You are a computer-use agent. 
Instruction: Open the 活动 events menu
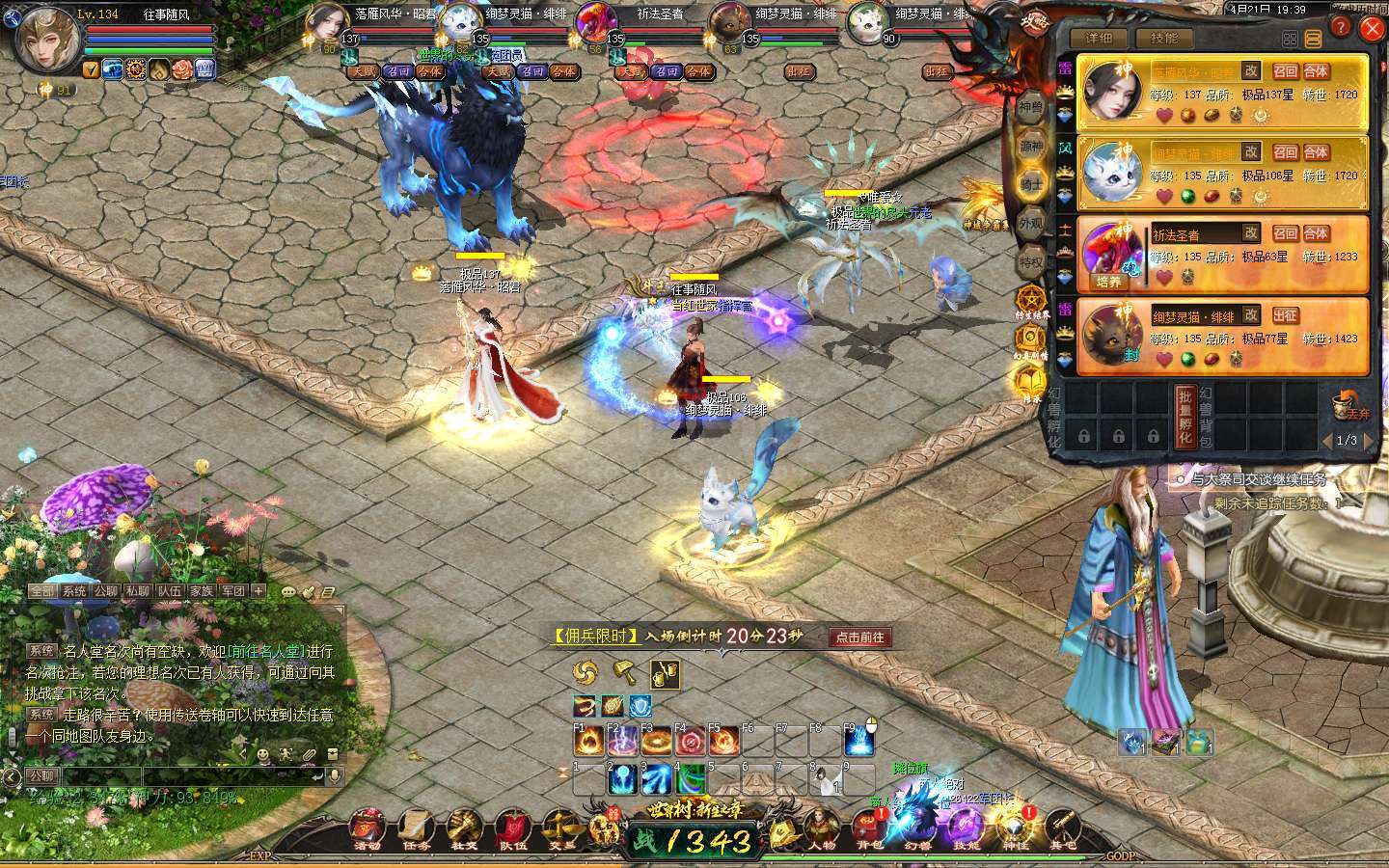tap(368, 829)
